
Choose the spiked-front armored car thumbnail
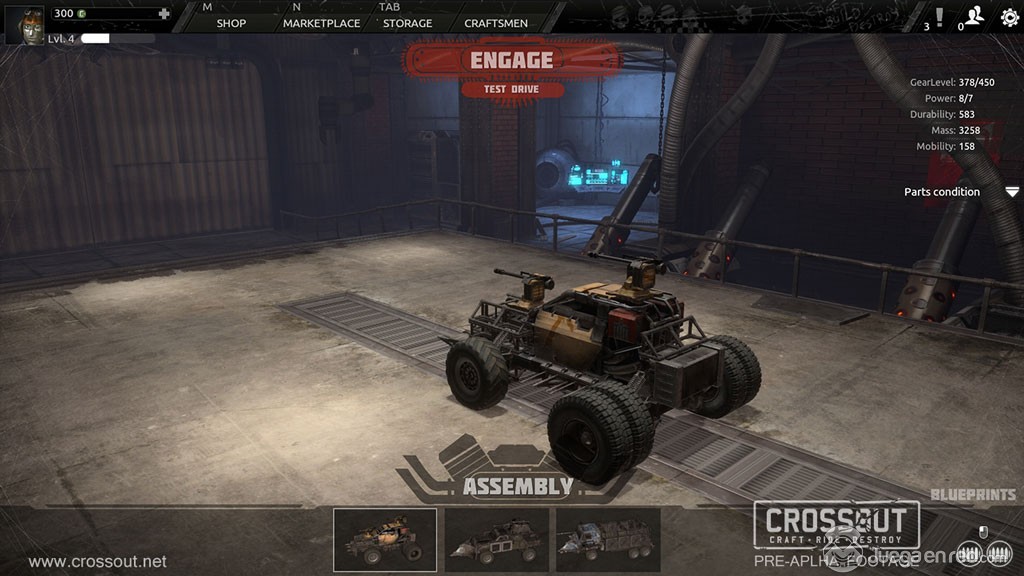coord(496,540)
